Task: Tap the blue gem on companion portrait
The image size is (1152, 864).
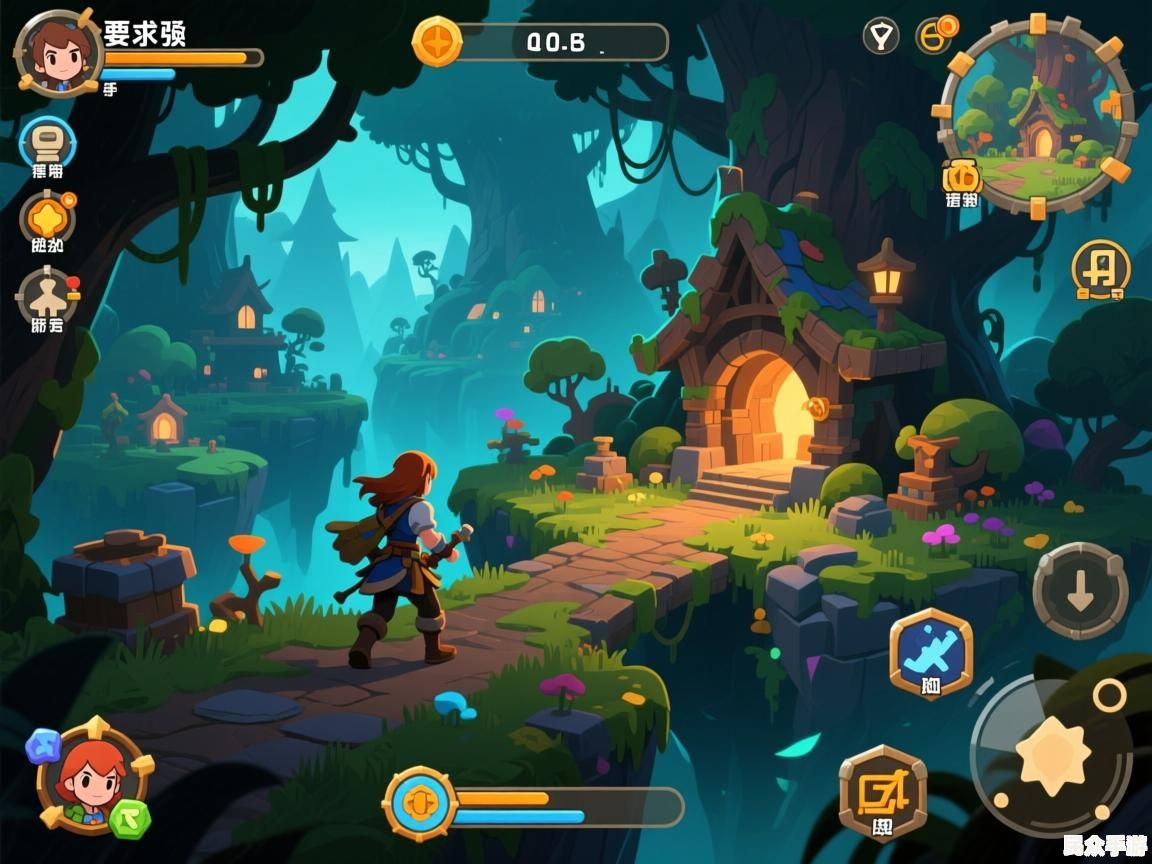Action: tap(44, 744)
